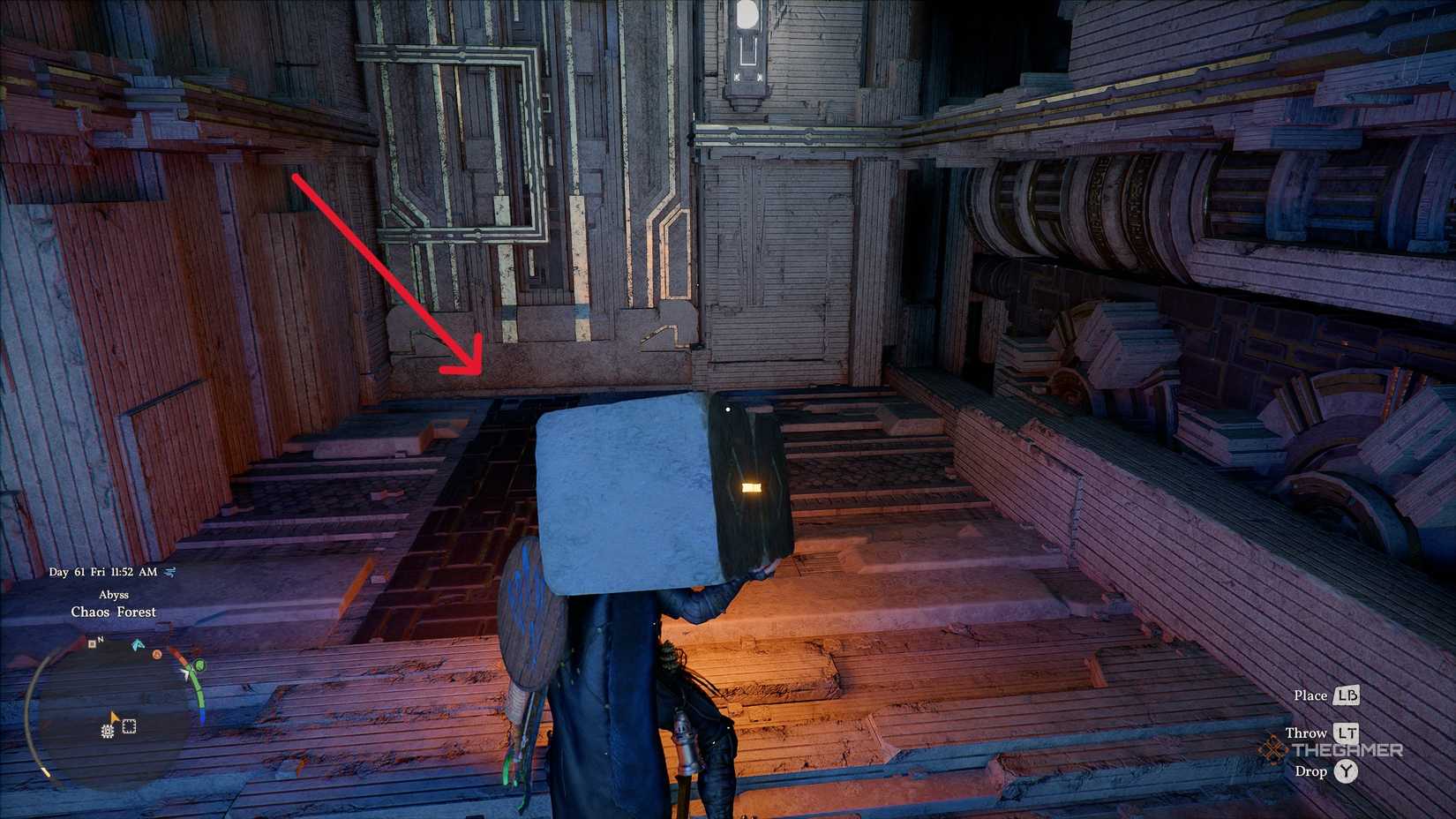Click the Abyss region label

tap(115, 594)
